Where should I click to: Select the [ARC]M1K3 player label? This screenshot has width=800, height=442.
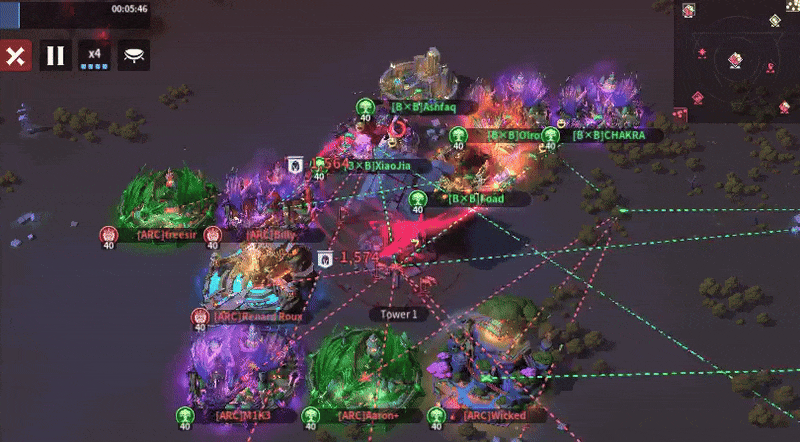pyautogui.click(x=243, y=415)
